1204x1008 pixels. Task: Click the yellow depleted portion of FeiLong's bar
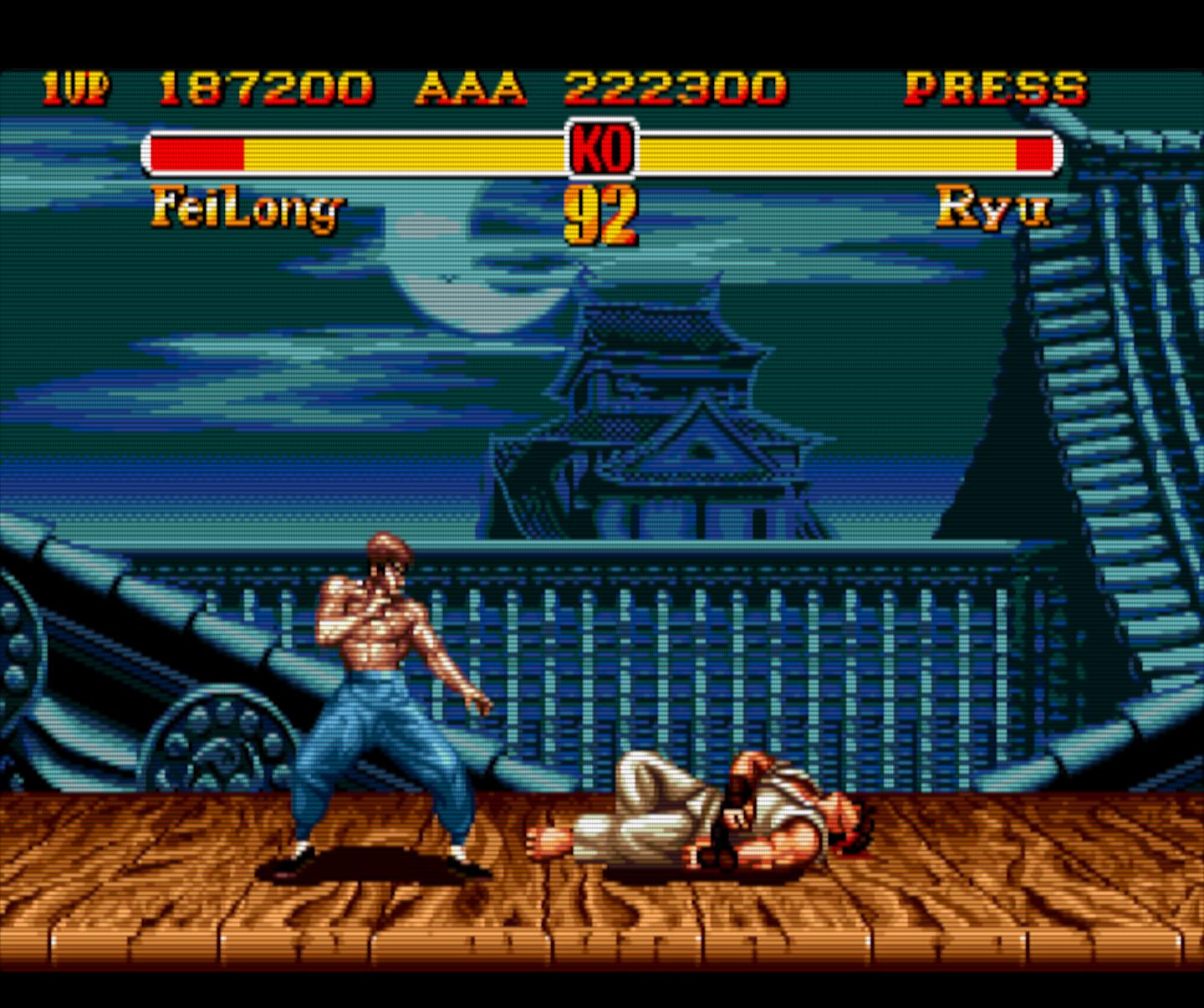click(x=401, y=152)
